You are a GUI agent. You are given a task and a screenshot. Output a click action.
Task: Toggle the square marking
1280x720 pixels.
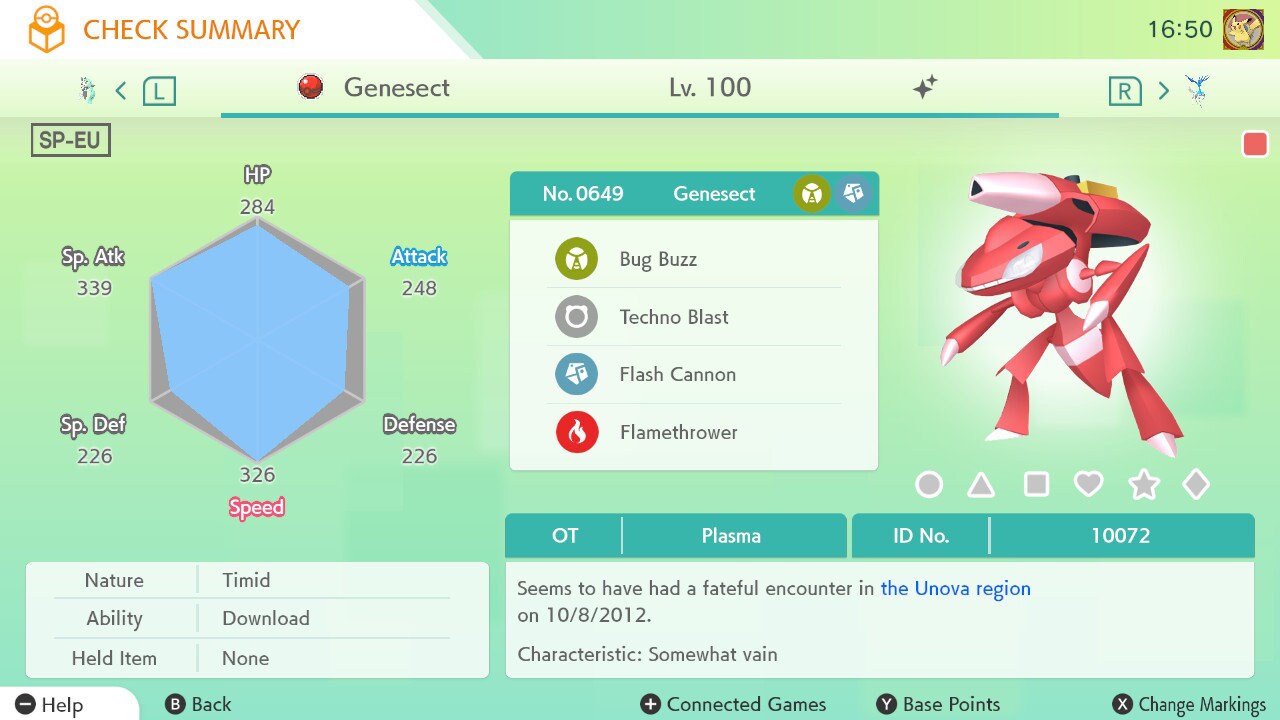coord(1036,485)
